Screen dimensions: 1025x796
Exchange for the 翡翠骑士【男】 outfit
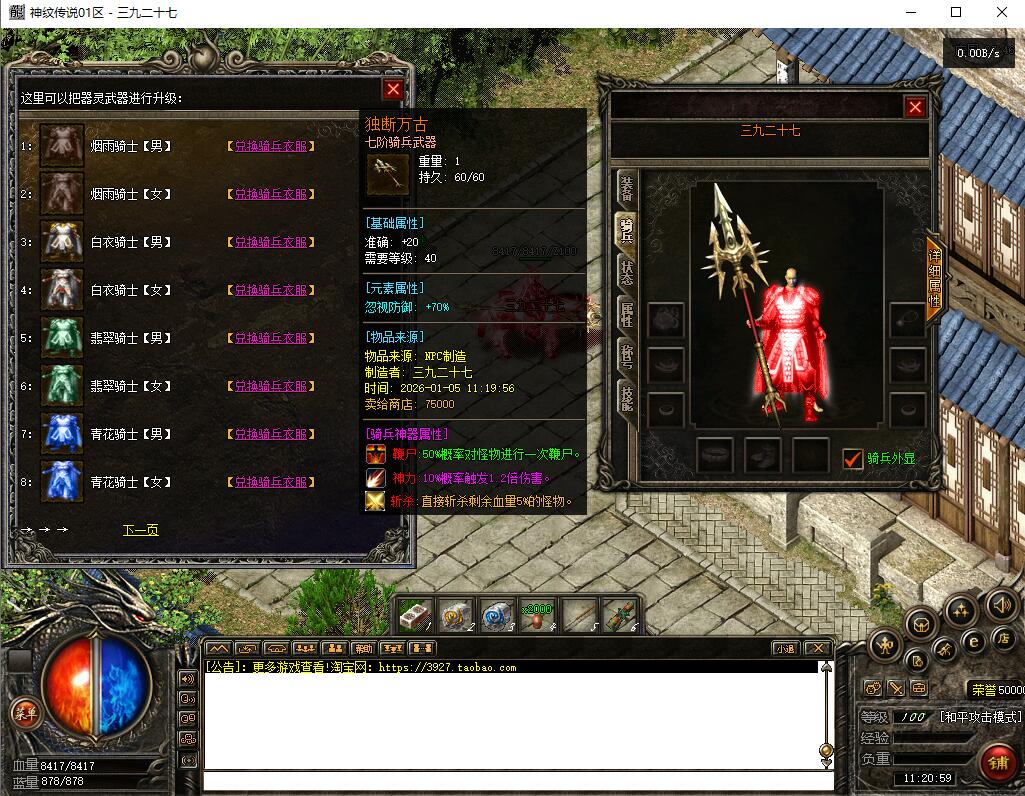(271, 338)
